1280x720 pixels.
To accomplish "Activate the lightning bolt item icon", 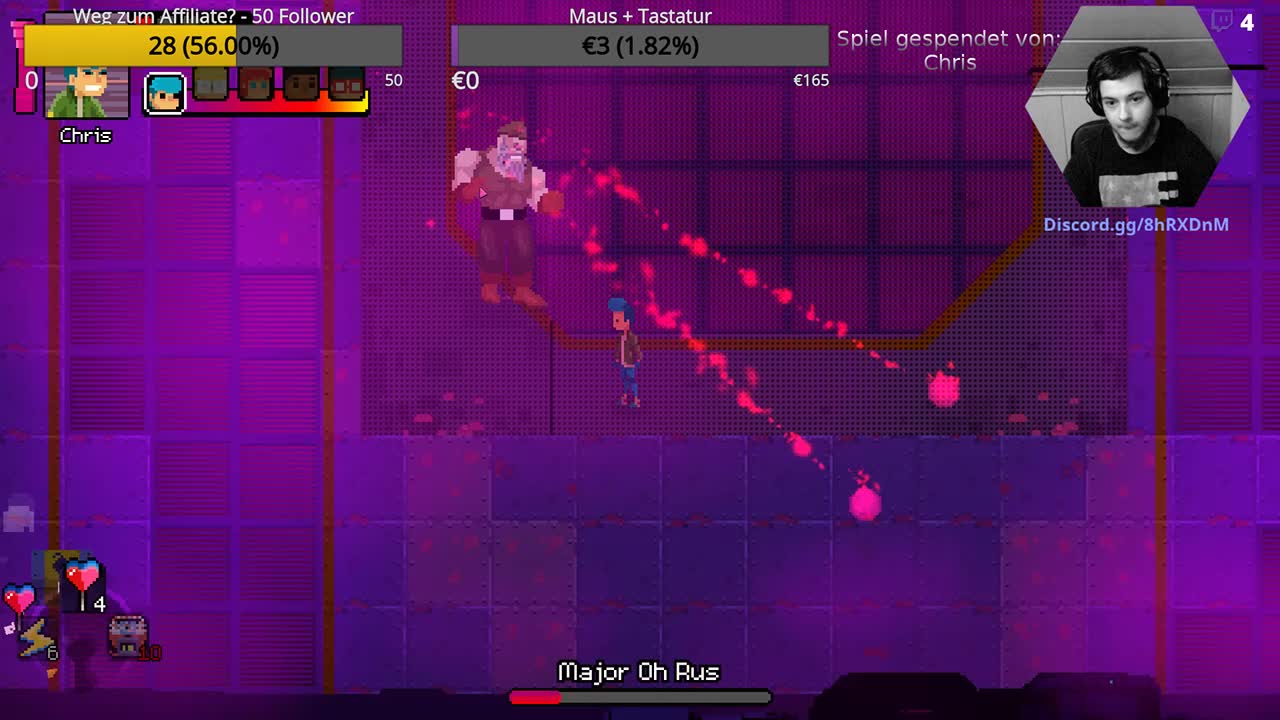I will coord(35,638).
